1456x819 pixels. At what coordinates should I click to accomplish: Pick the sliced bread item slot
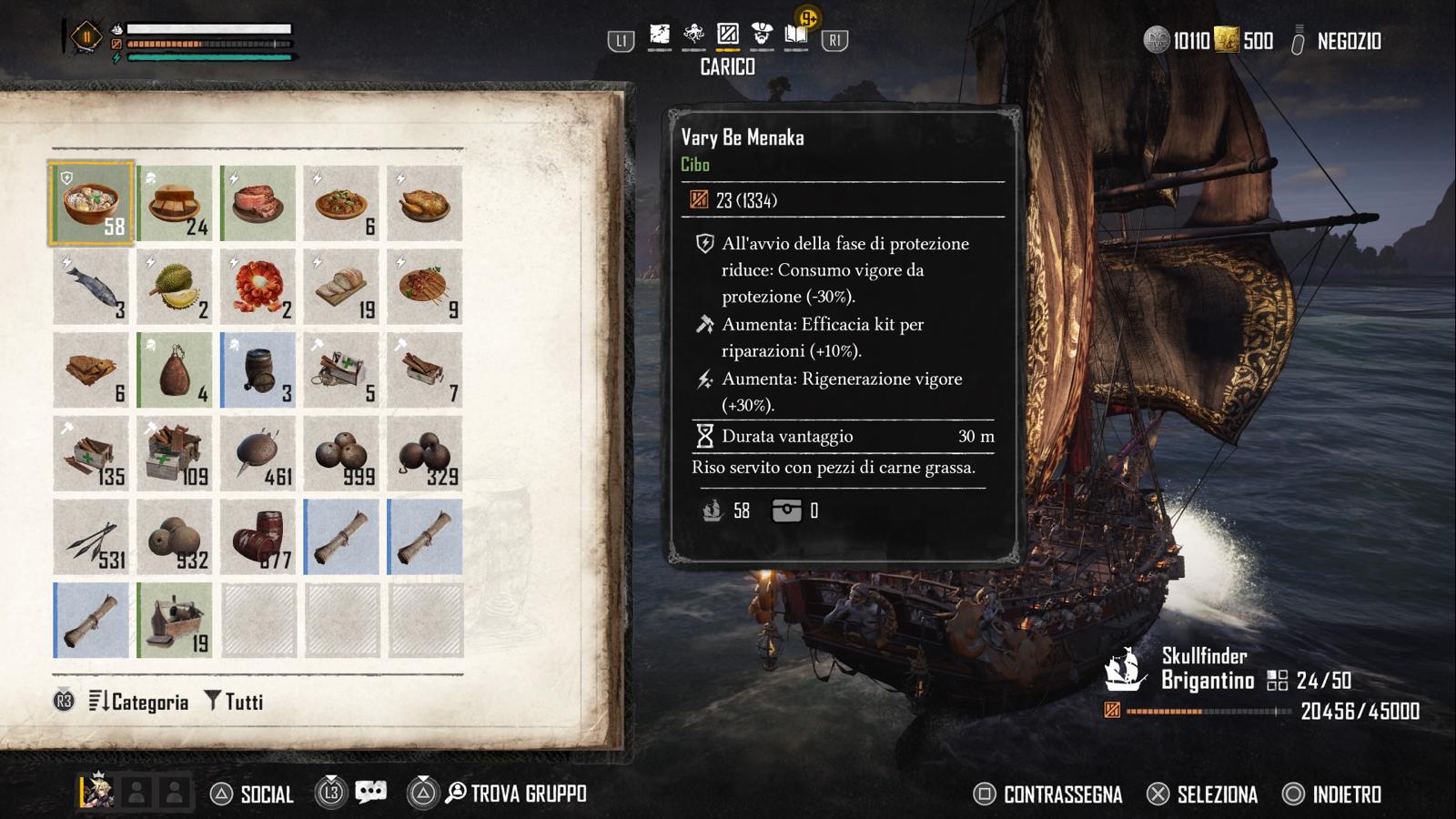[341, 288]
